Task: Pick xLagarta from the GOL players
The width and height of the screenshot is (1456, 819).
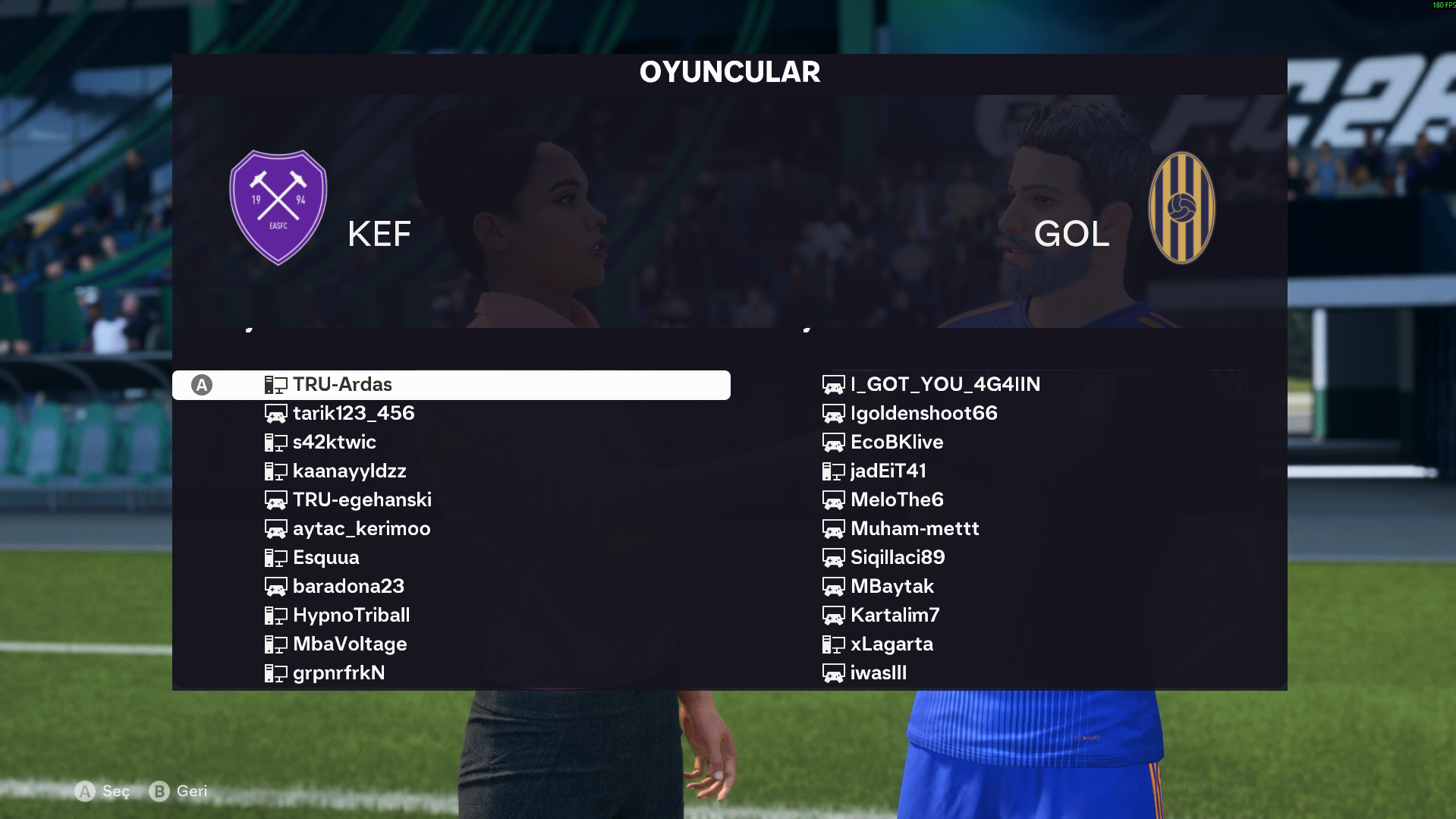Action: (892, 644)
